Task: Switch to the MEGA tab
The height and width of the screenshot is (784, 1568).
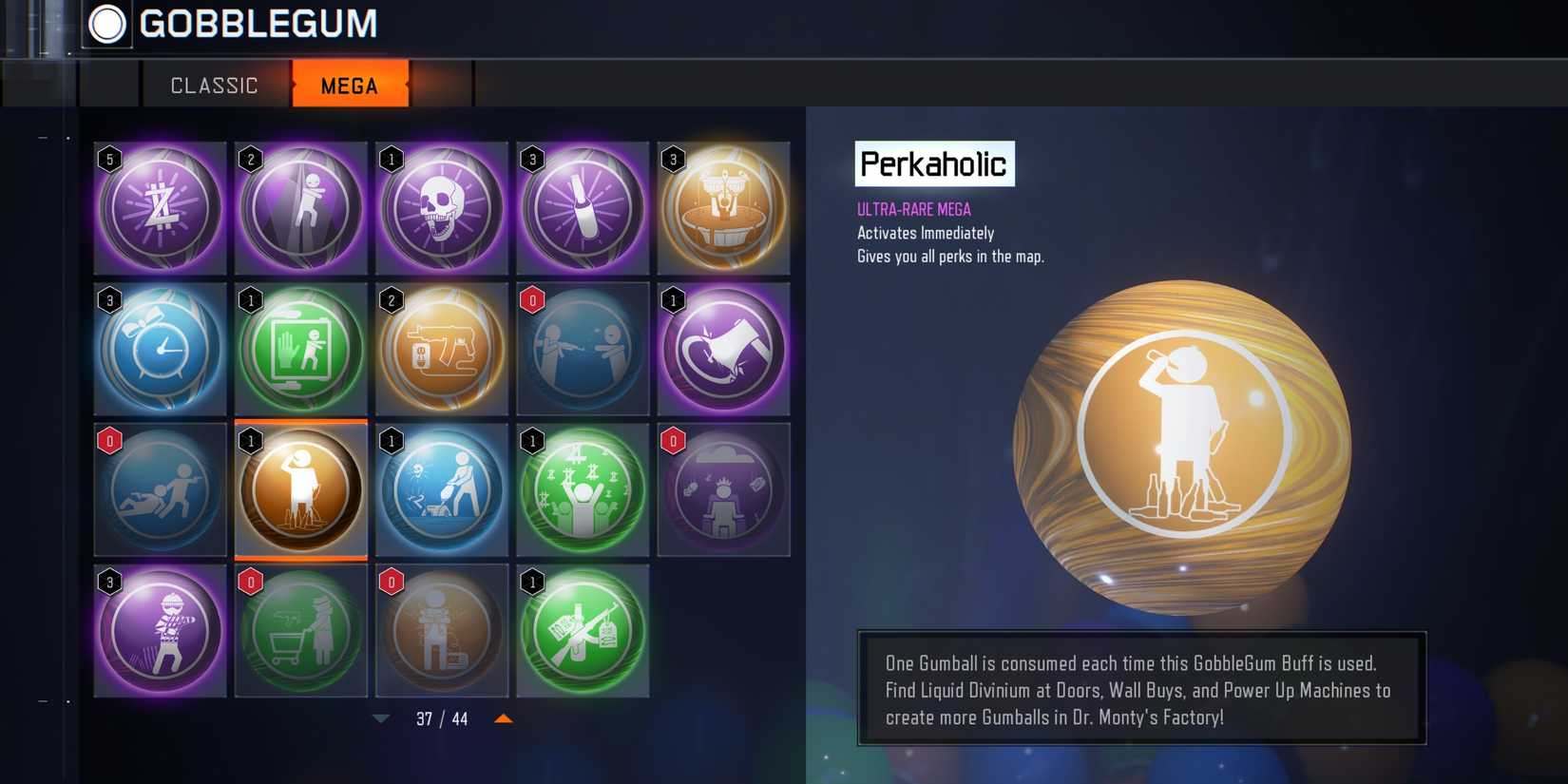Action: (x=350, y=85)
